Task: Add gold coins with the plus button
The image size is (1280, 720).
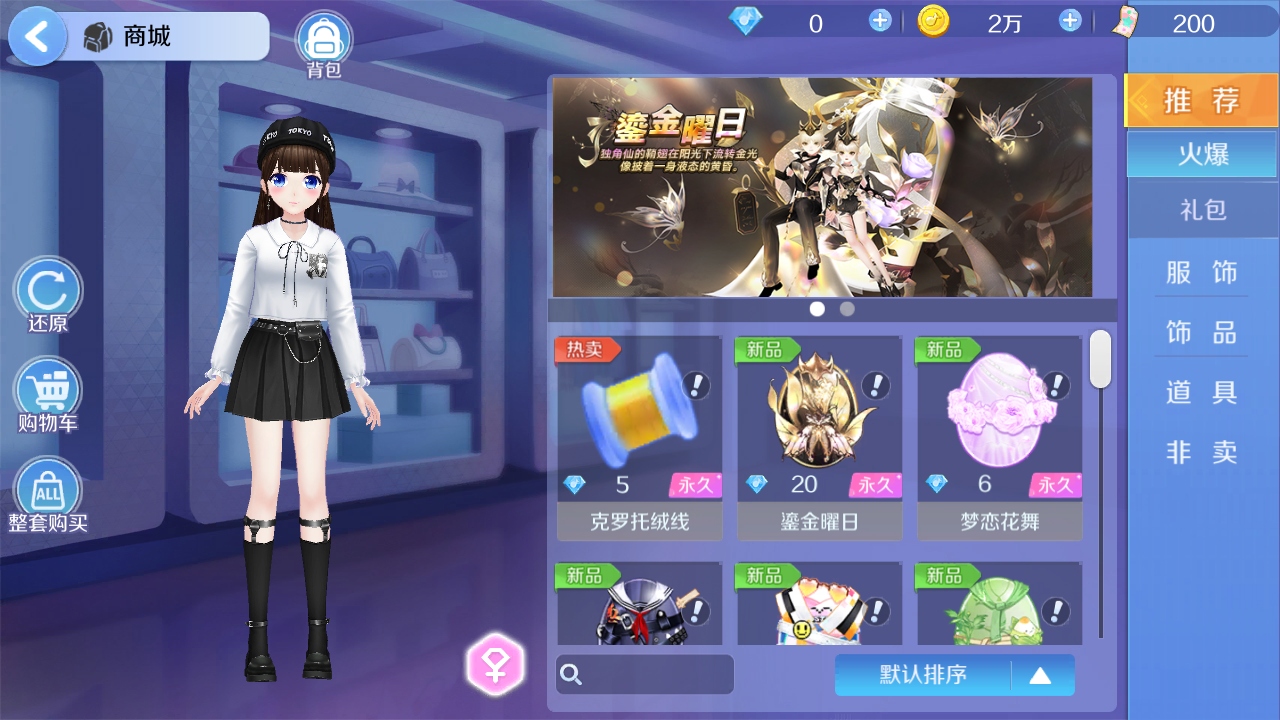Action: pyautogui.click(x=1070, y=21)
